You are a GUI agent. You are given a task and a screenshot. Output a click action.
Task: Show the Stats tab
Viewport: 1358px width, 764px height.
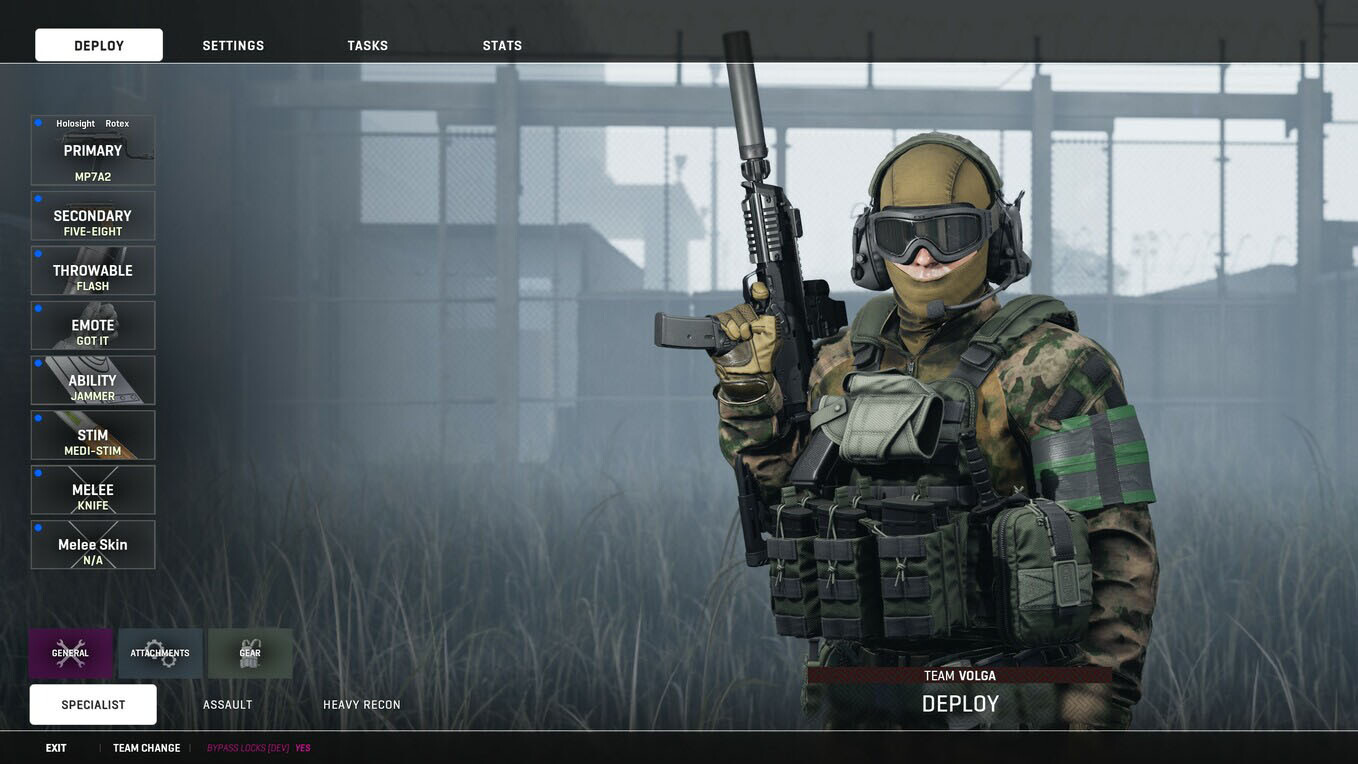click(502, 46)
